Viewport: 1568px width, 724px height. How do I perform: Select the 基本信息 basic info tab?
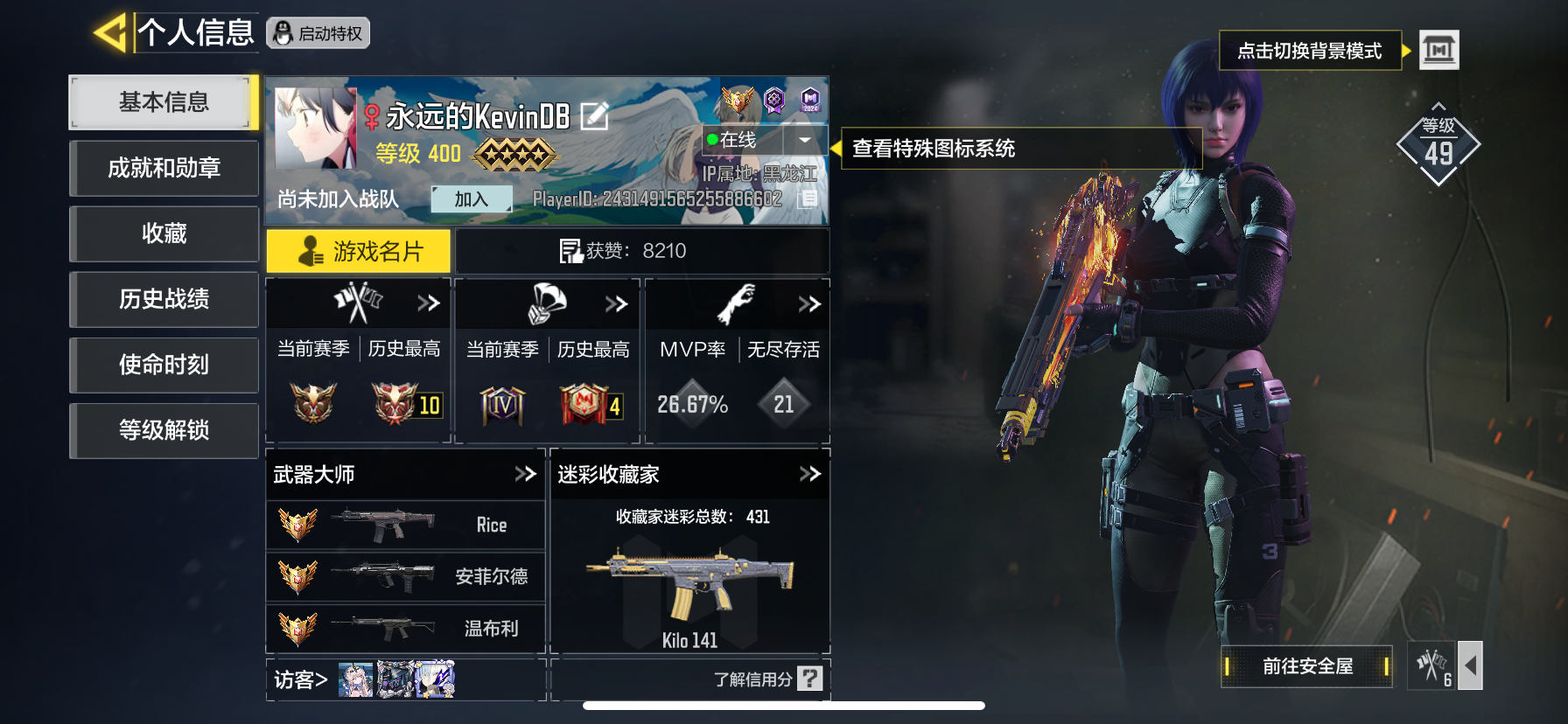coord(164,102)
